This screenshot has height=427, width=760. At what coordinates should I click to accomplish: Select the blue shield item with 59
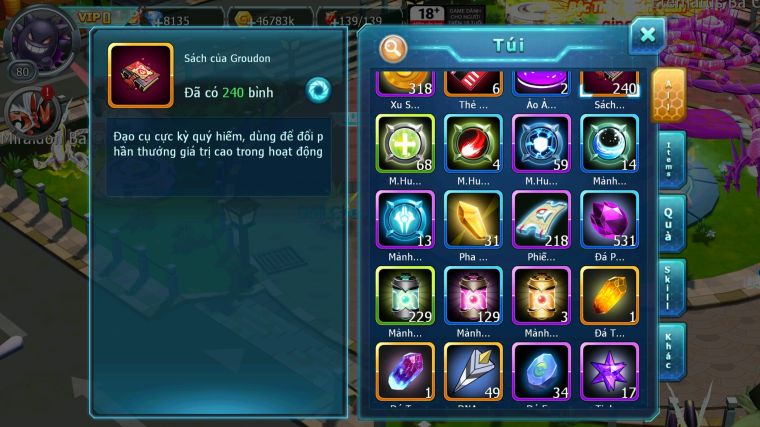click(541, 143)
